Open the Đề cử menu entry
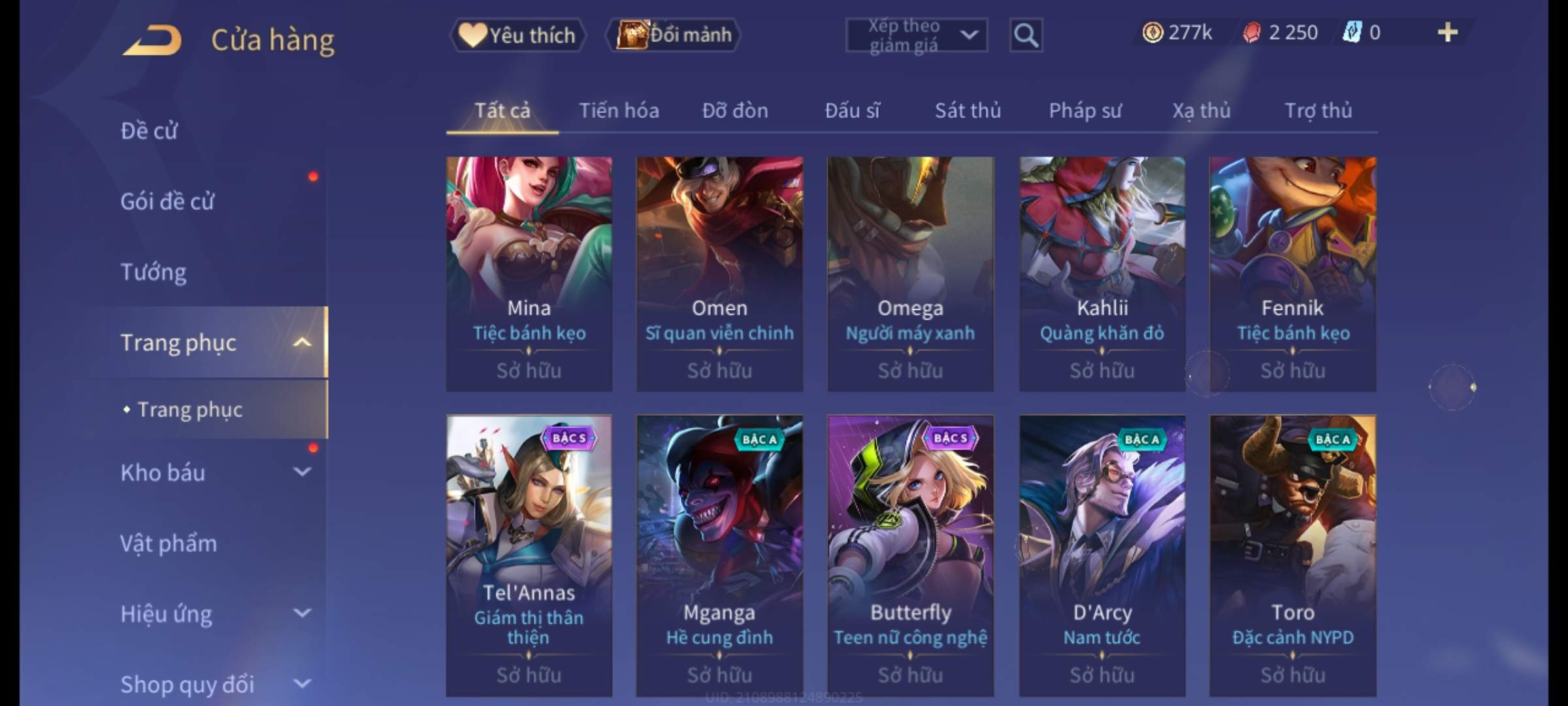Screen dimensions: 1568x706 149,131
